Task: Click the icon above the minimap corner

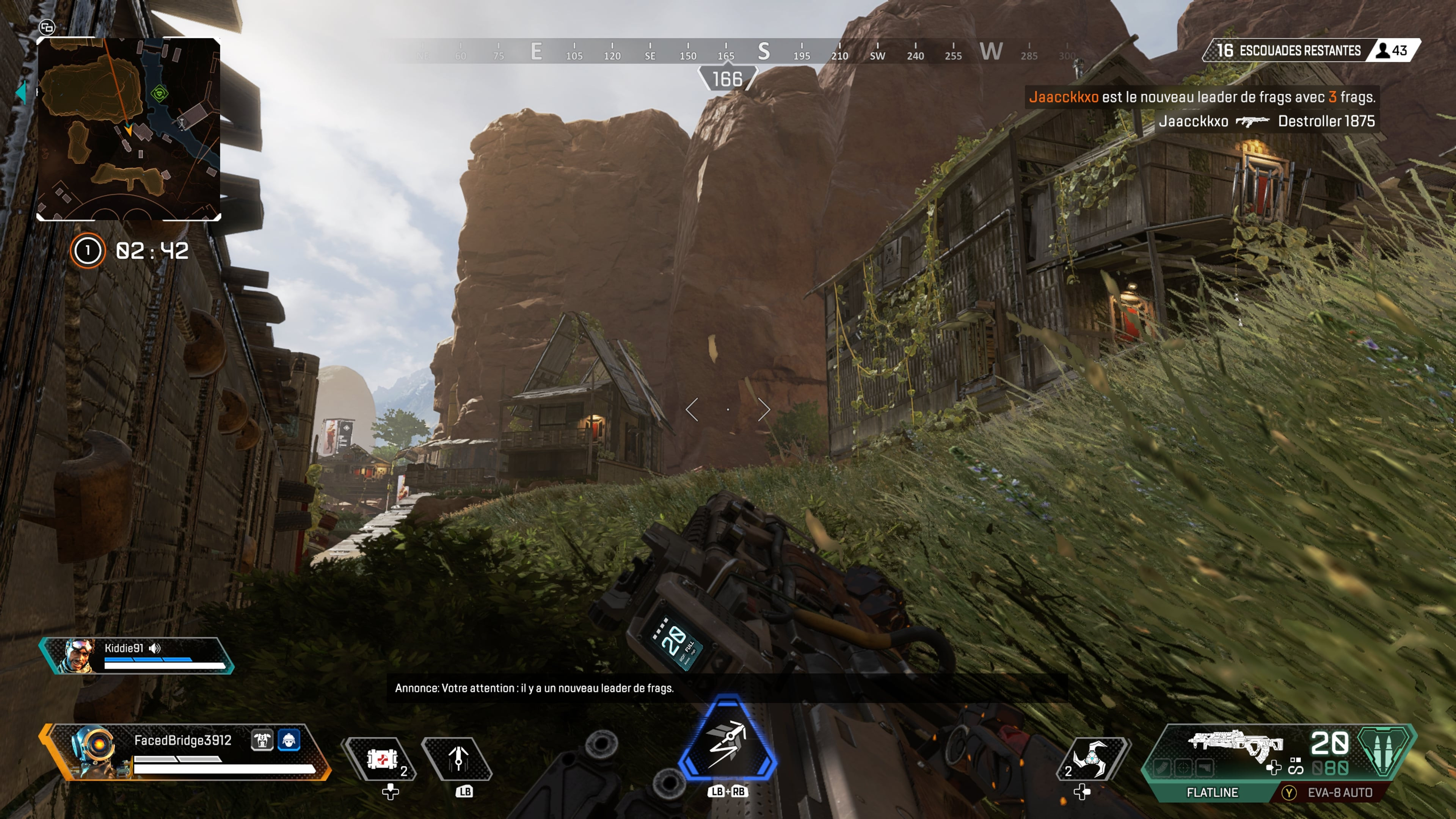Action: click(47, 27)
